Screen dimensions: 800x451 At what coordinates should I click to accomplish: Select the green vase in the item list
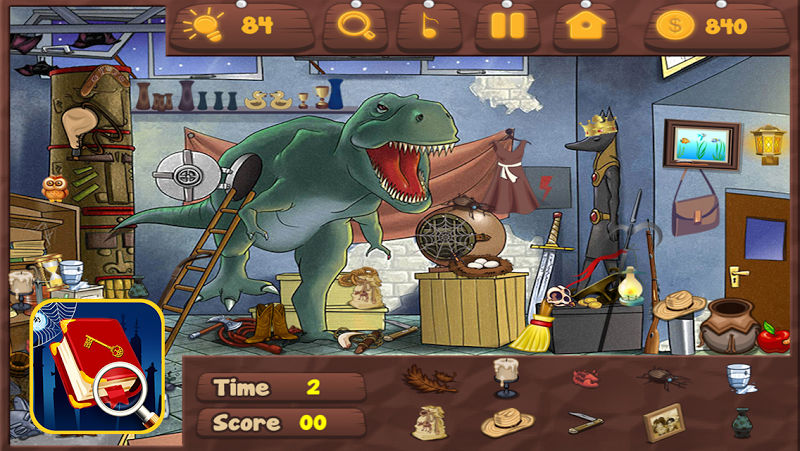740,422
